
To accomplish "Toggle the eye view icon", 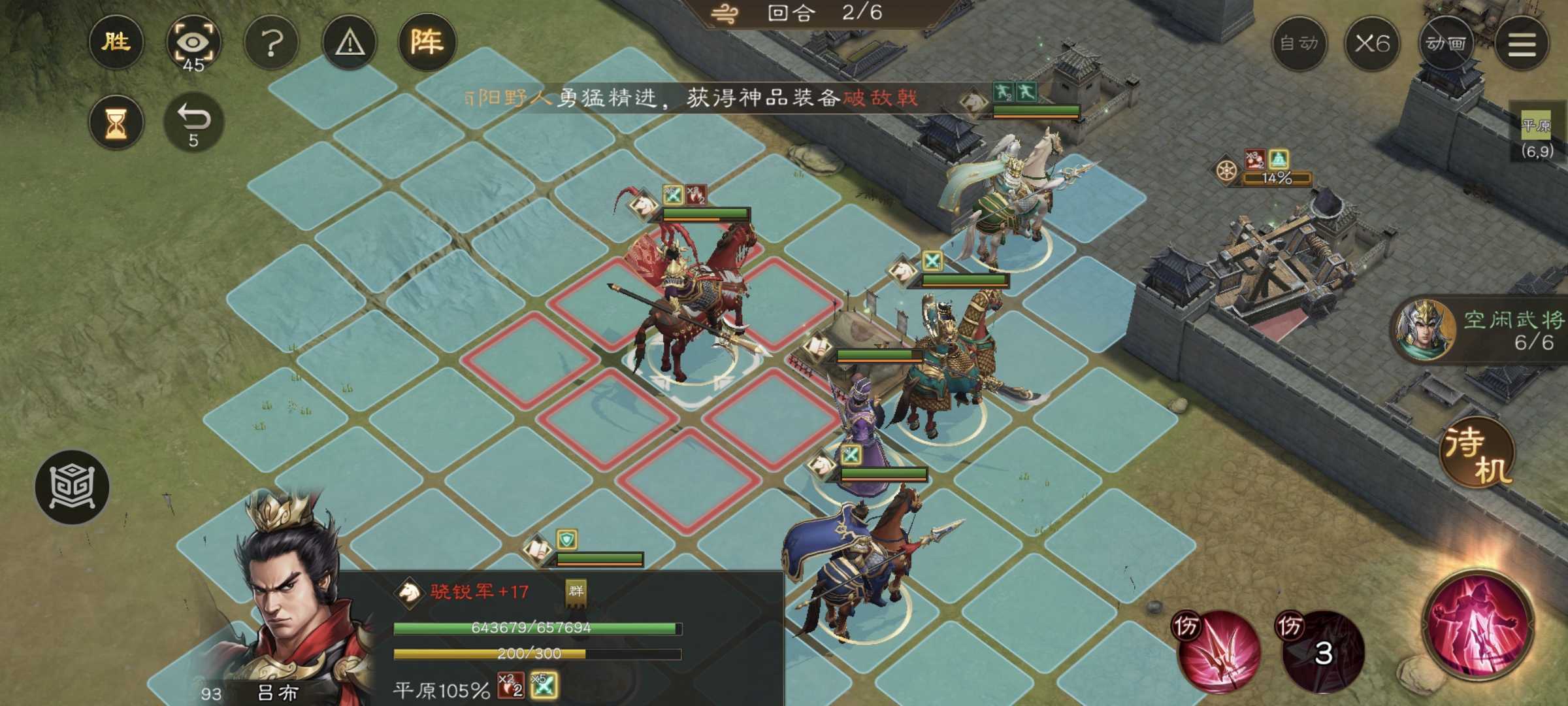I will click(193, 42).
